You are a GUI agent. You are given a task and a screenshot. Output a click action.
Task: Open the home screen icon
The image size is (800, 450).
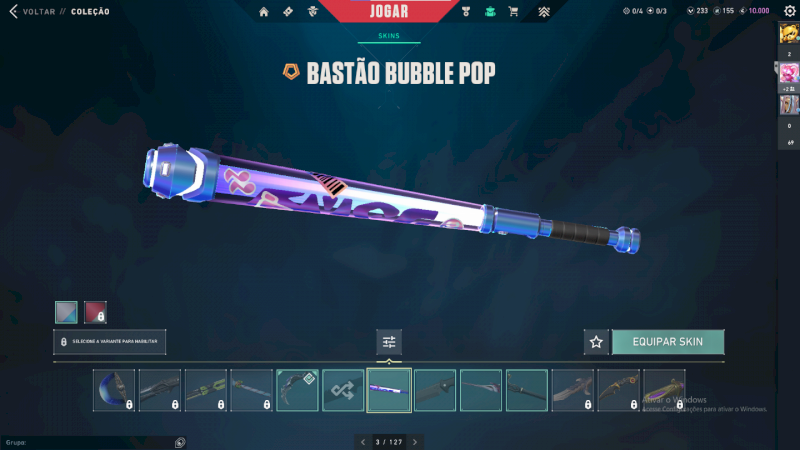coord(264,12)
